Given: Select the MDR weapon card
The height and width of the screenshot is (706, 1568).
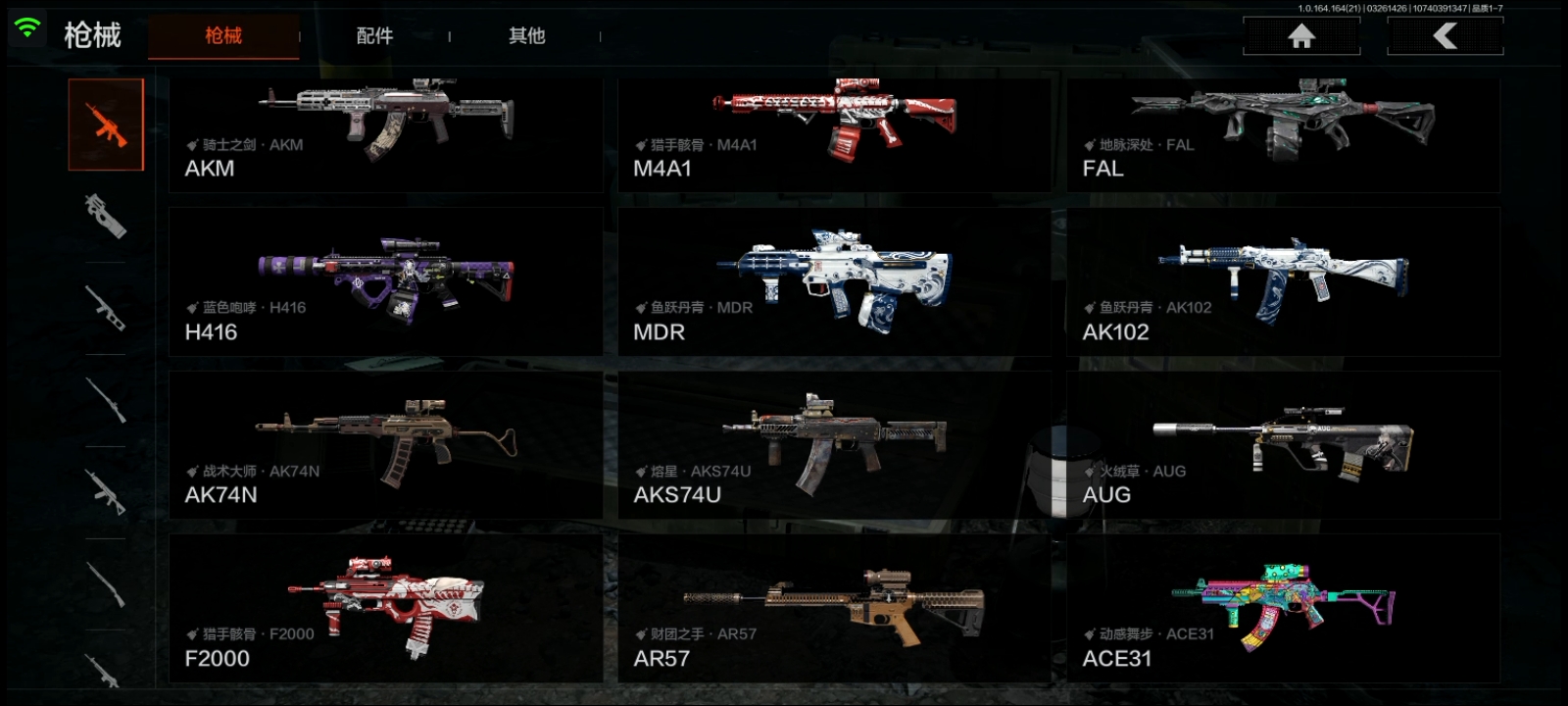Looking at the screenshot, I should pos(834,281).
